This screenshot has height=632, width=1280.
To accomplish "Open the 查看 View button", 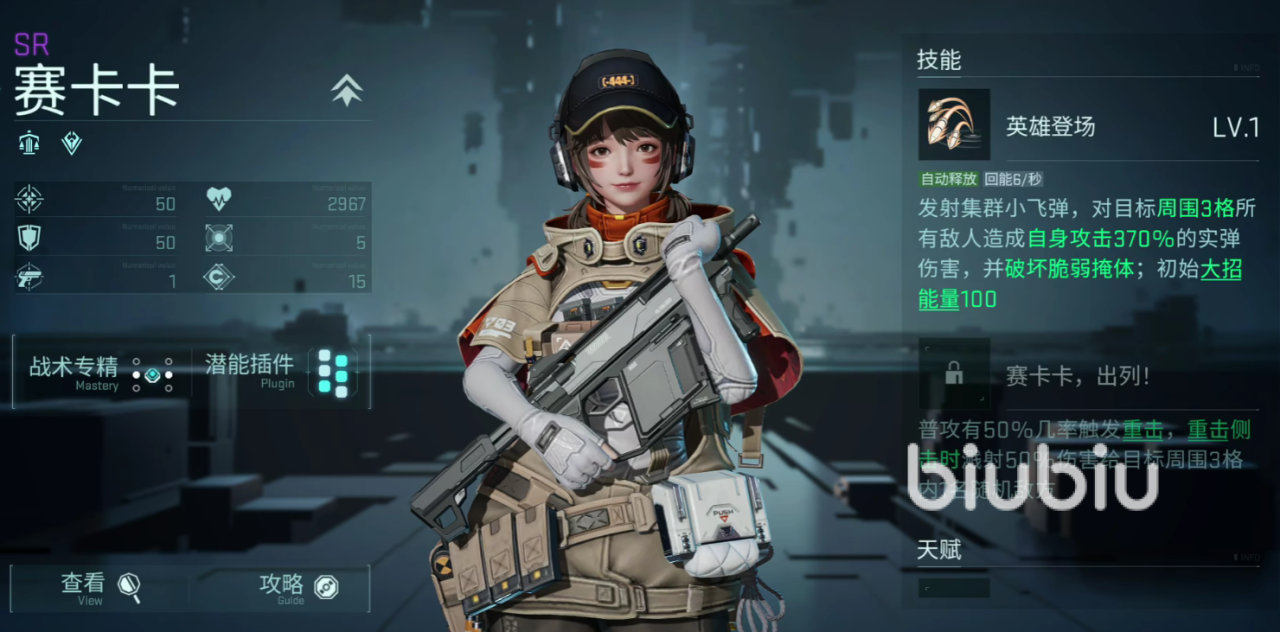I will 100,587.
